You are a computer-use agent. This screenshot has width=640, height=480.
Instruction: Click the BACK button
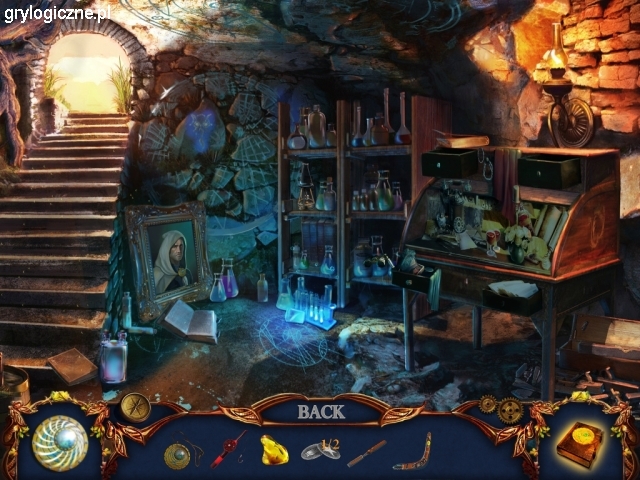click(320, 411)
